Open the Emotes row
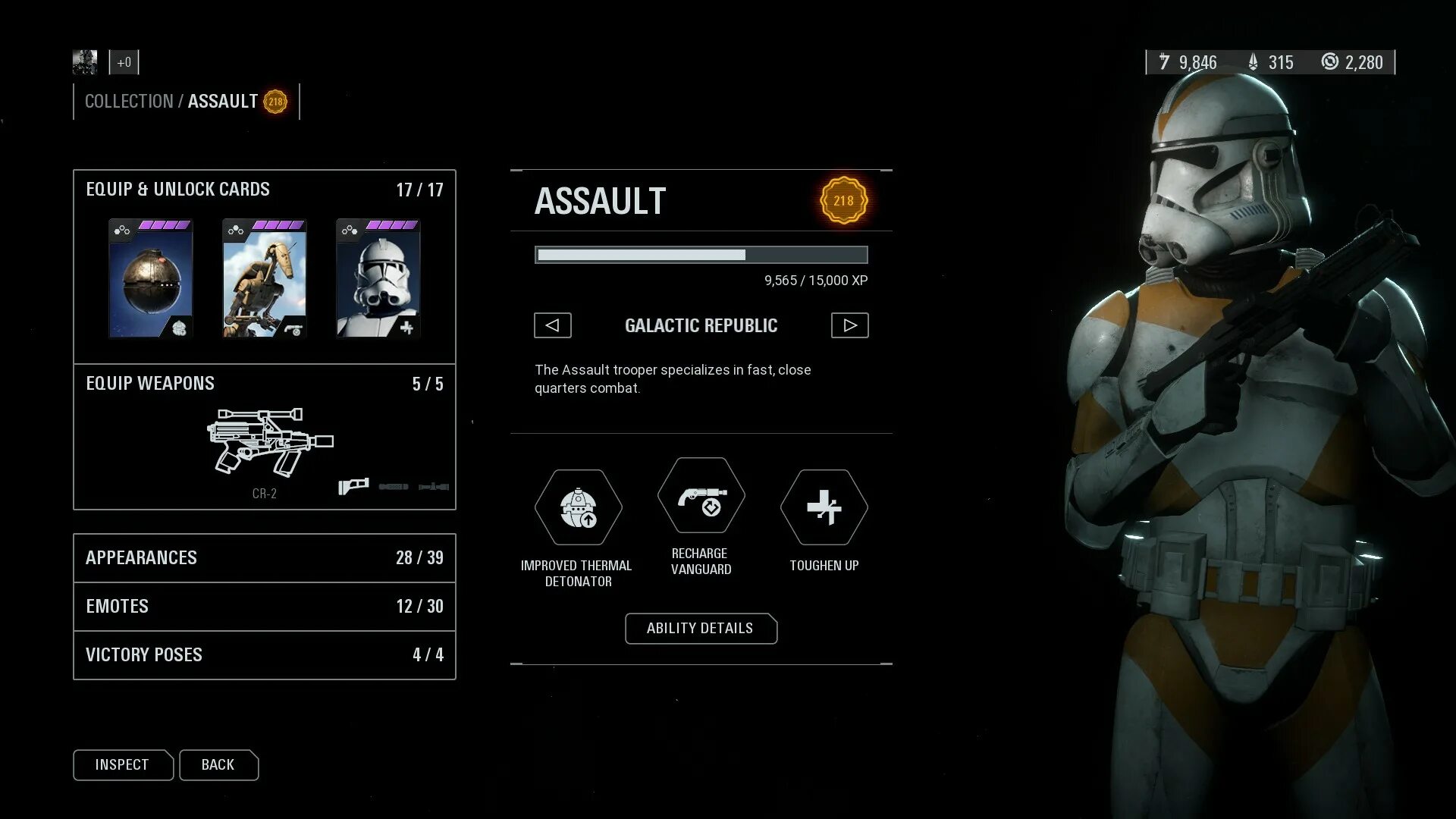 [264, 607]
